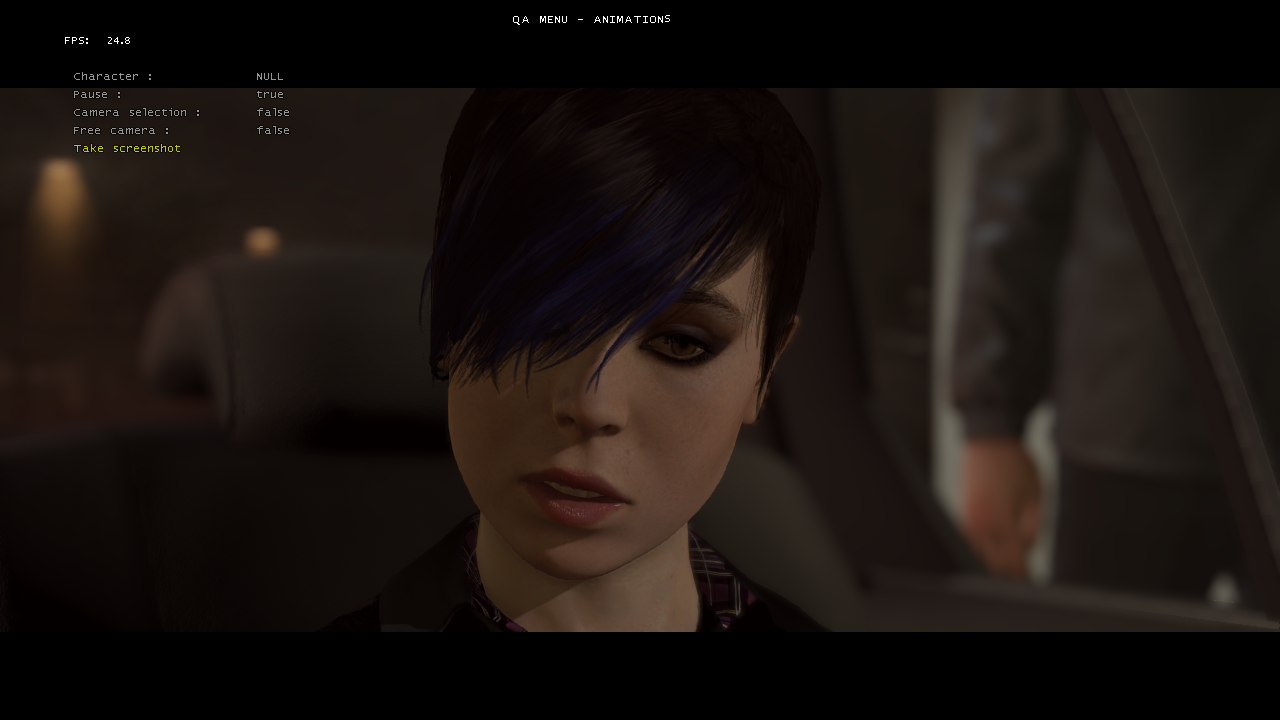1280x720 pixels.
Task: Choose the Take screenshot entry
Action: 127,149
